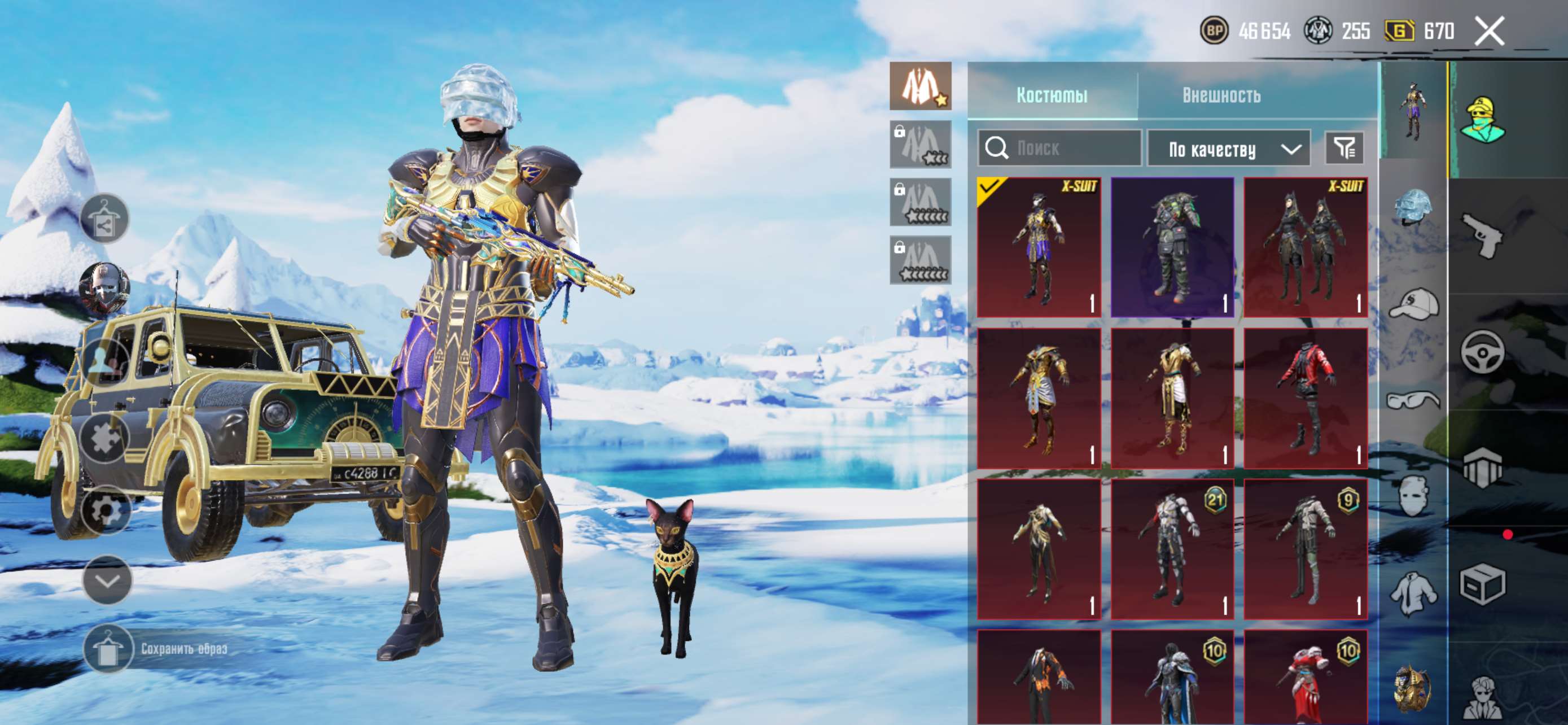Switch to the Внешность tab
1568x725 pixels.
click(x=1221, y=95)
